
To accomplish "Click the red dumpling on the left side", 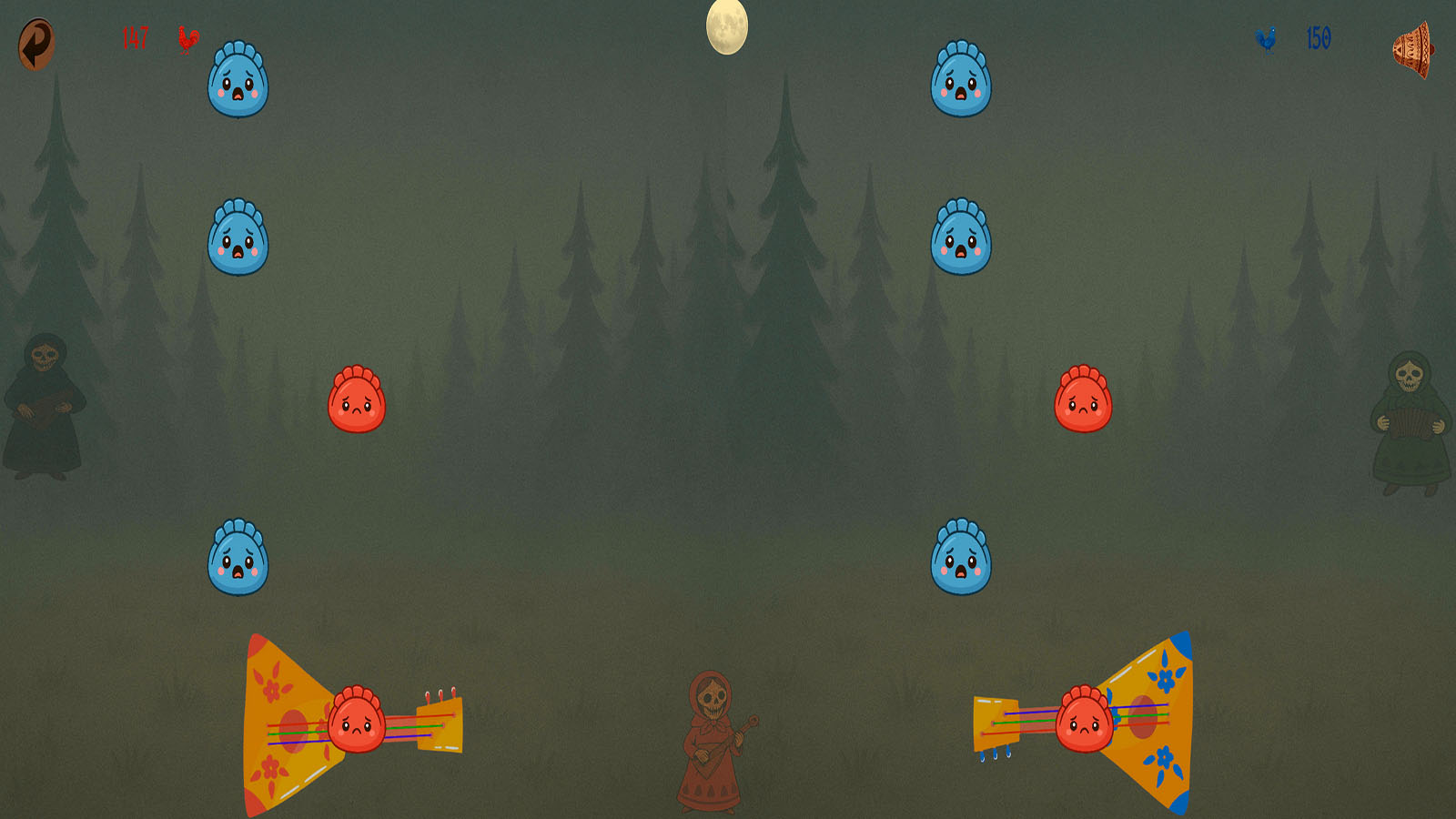I will coord(355,400).
